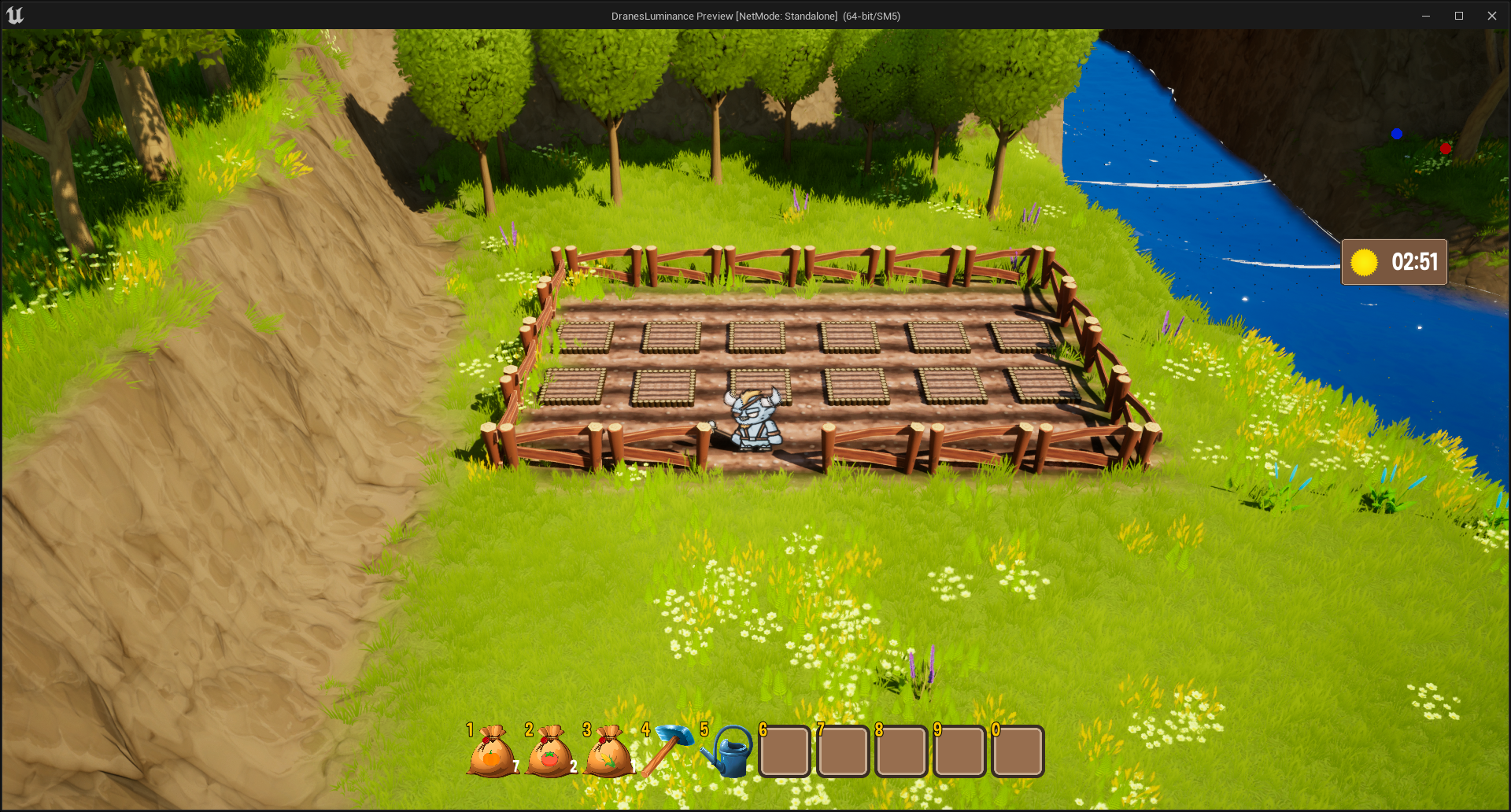Close the DranesLuminance preview window
Viewport: 1511px width, 812px height.
1491,16
